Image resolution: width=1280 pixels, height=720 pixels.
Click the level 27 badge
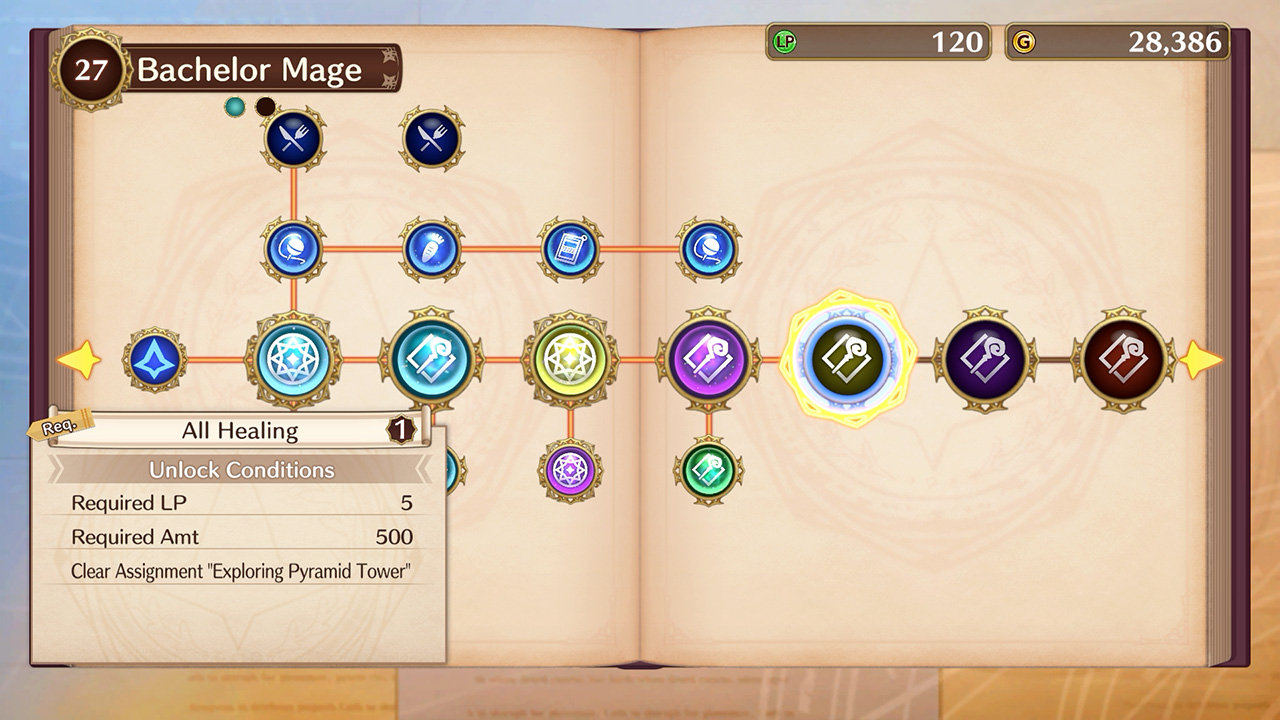pyautogui.click(x=90, y=68)
